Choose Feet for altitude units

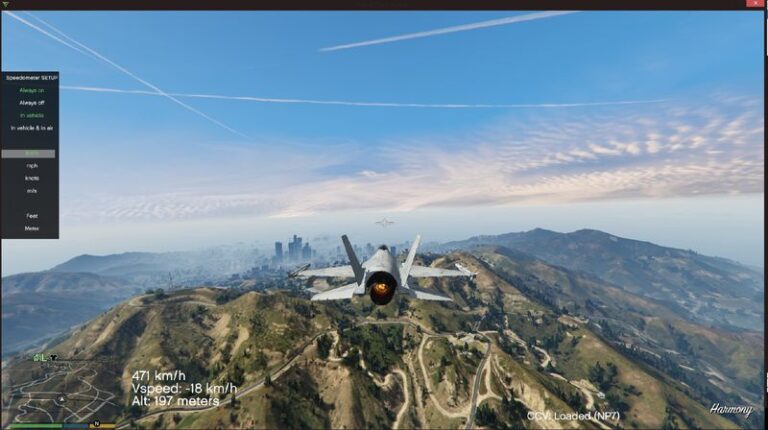coord(32,215)
